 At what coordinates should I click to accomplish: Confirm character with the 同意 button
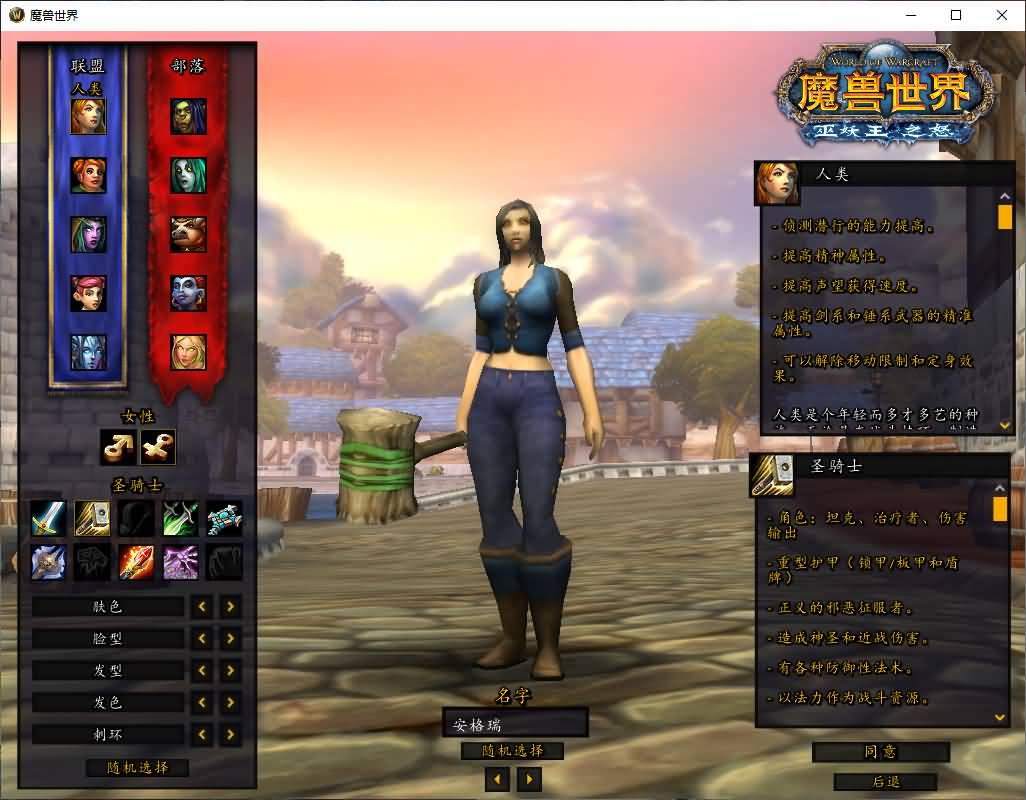click(880, 752)
